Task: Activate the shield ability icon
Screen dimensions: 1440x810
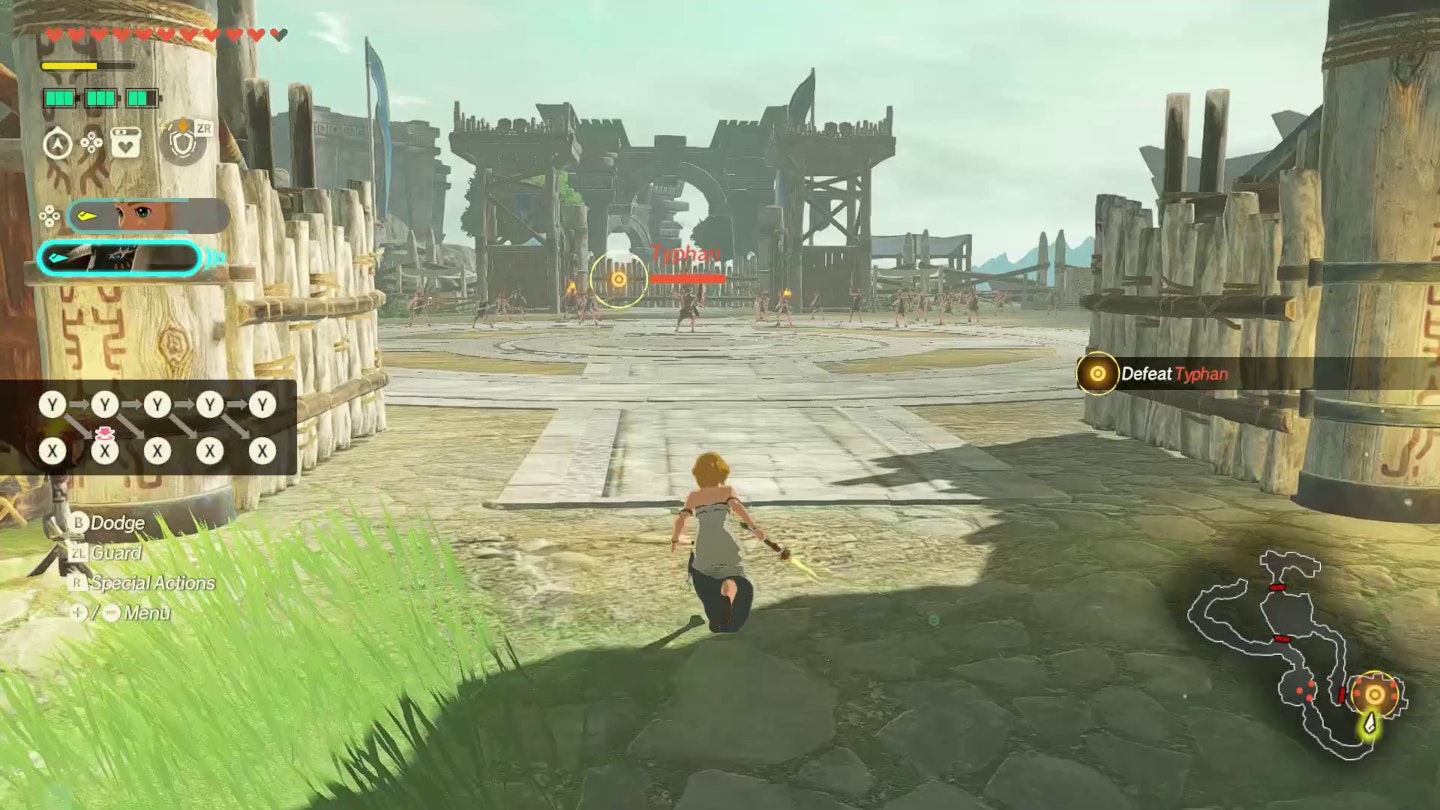Action: tap(182, 142)
